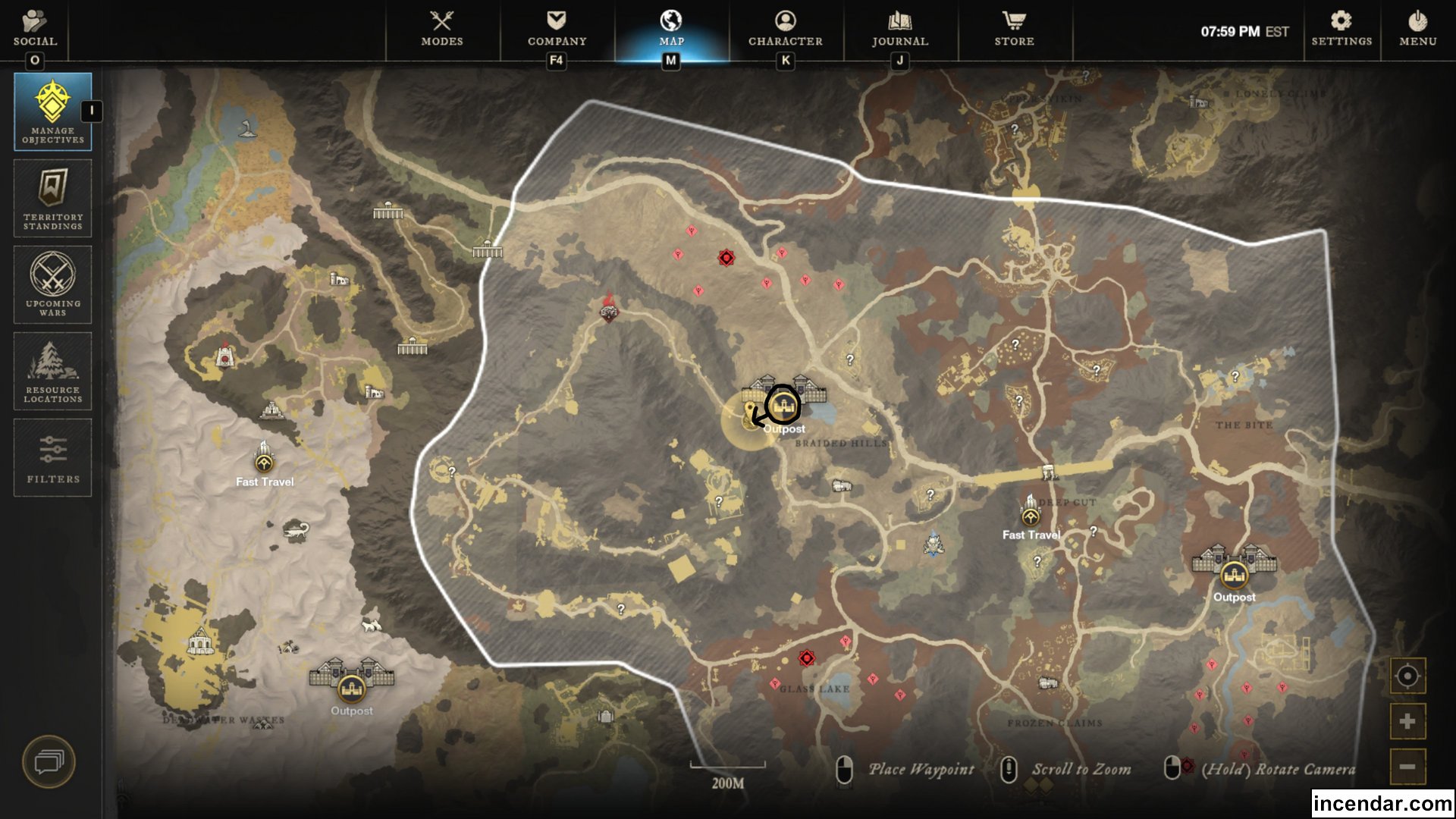Screen dimensions: 1456x819
Task: Open the map Filters panel
Action: pos(52,457)
